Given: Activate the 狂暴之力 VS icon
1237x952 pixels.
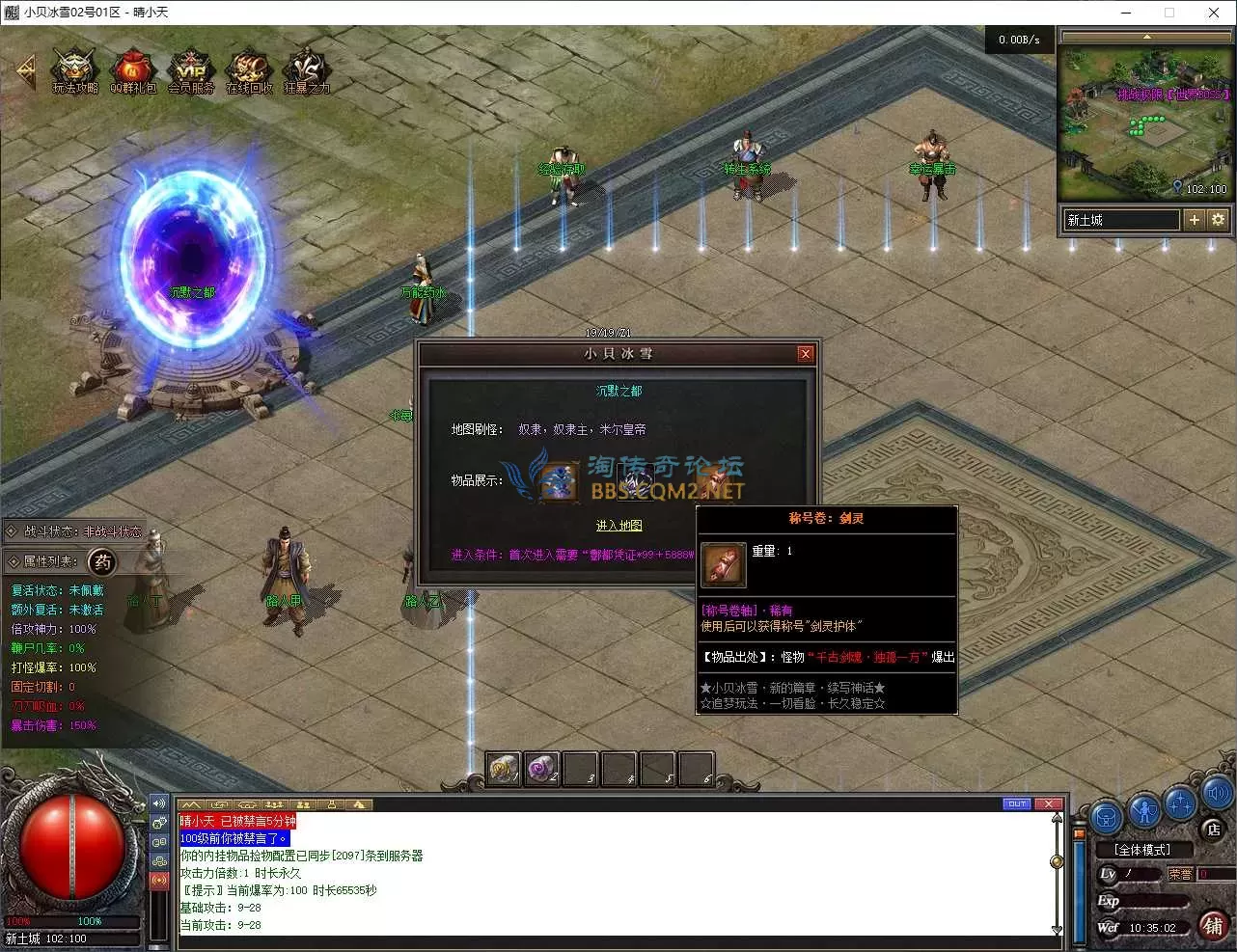Looking at the screenshot, I should coord(307,69).
